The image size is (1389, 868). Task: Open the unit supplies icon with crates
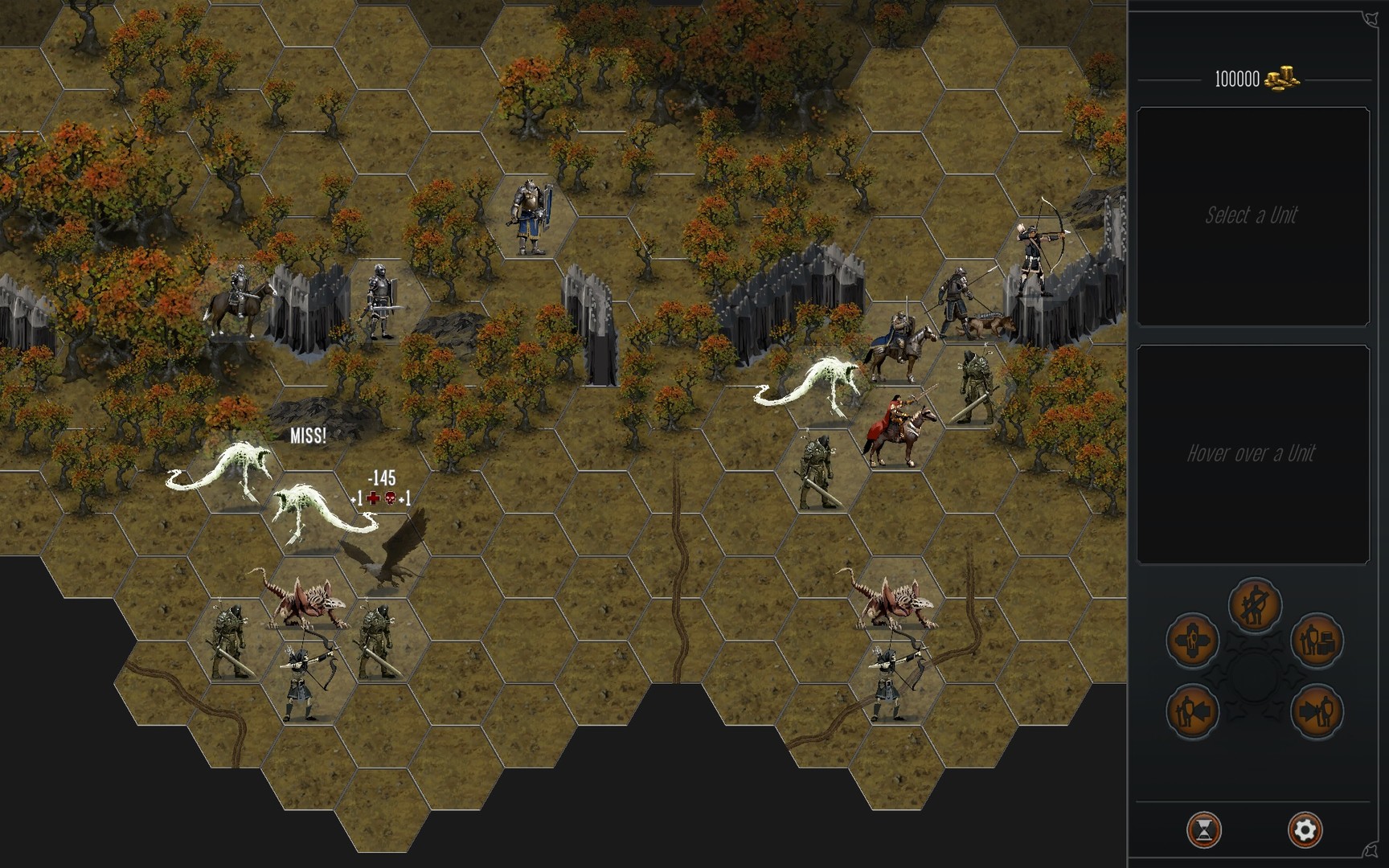(x=1317, y=641)
